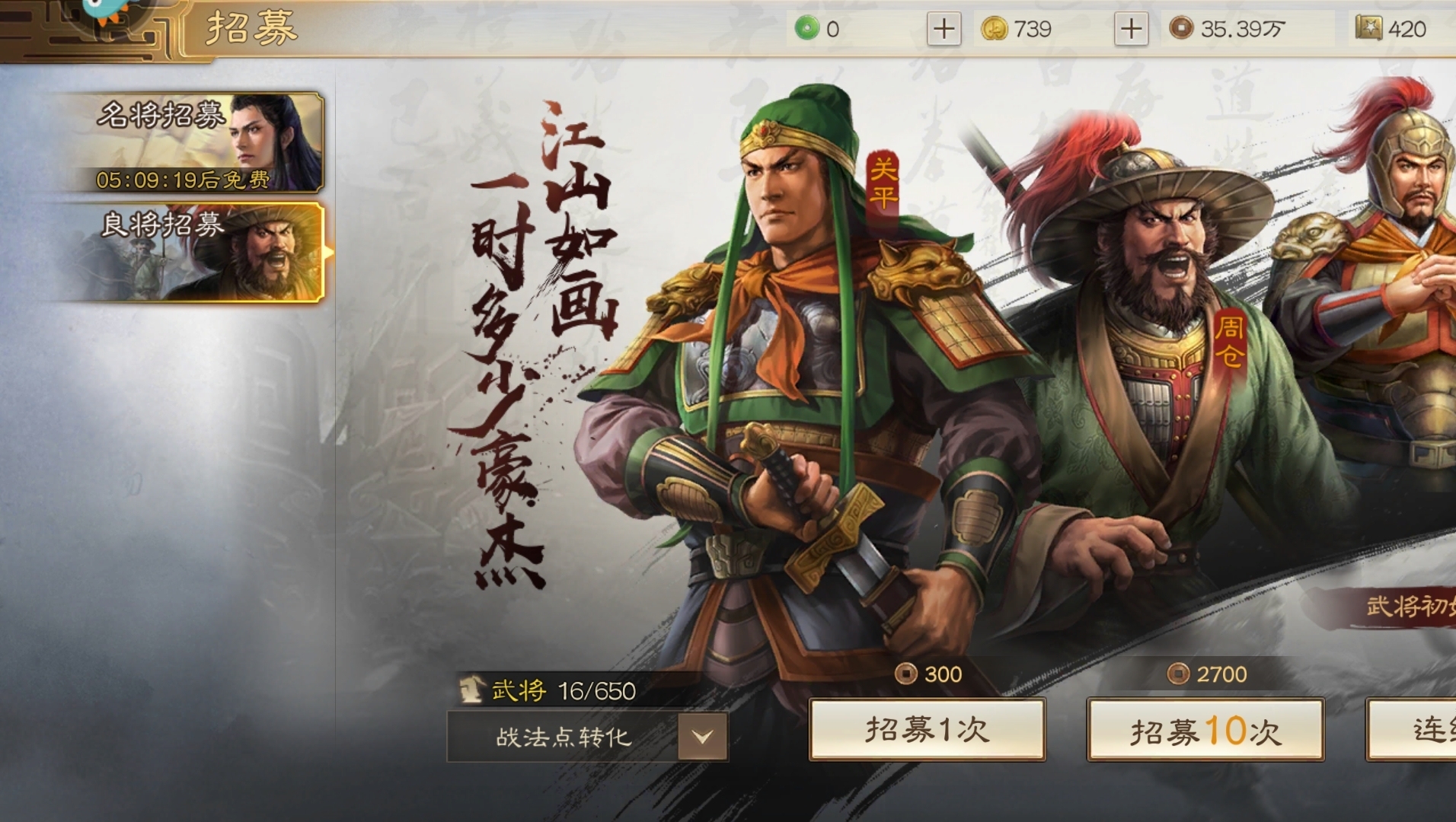This screenshot has width=1456, height=822.
Task: Click the coin icon above 招募1次 button
Action: tap(907, 673)
